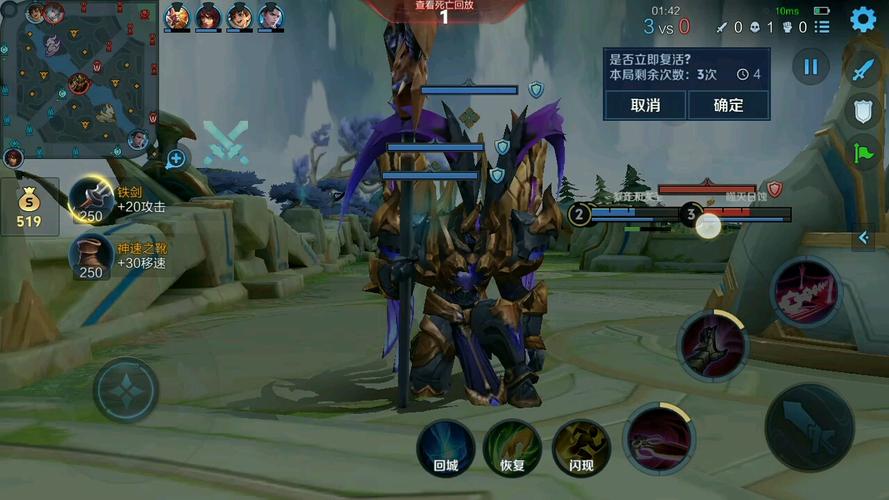The width and height of the screenshot is (889, 500).
Task: Tap the blue plus button beside minimap
Action: pyautogui.click(x=177, y=157)
